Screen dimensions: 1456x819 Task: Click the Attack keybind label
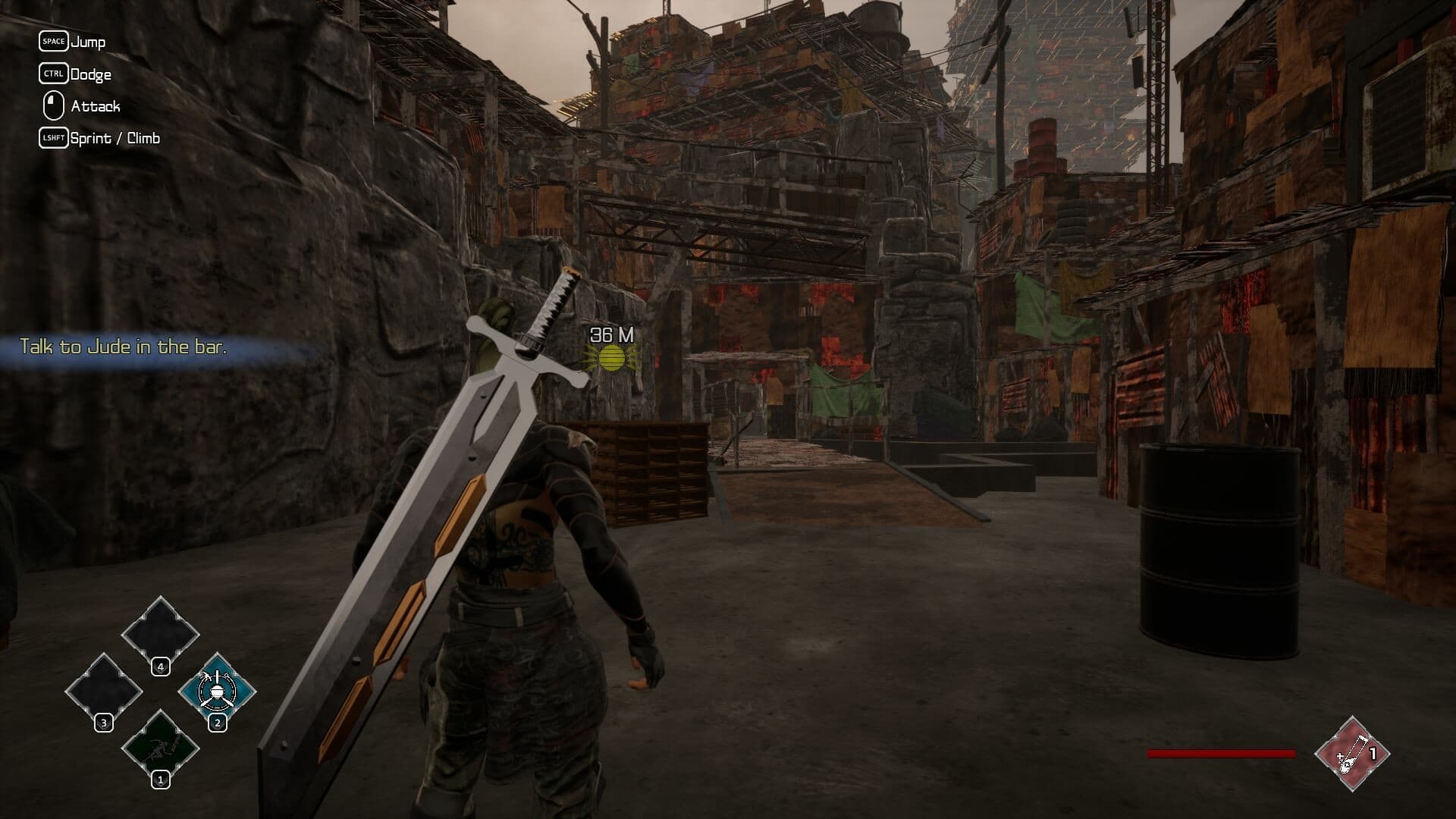coord(95,106)
